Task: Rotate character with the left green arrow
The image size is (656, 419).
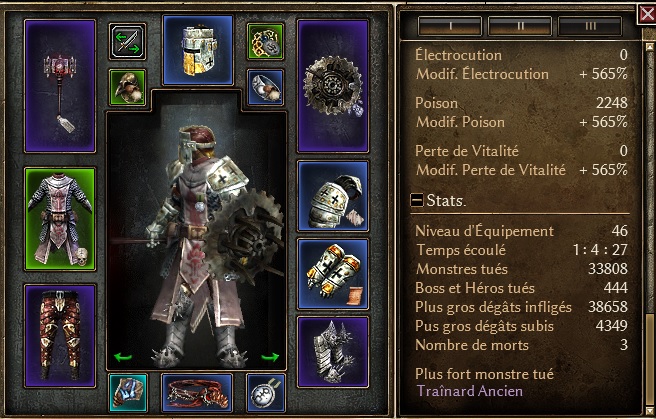Action: point(125,356)
